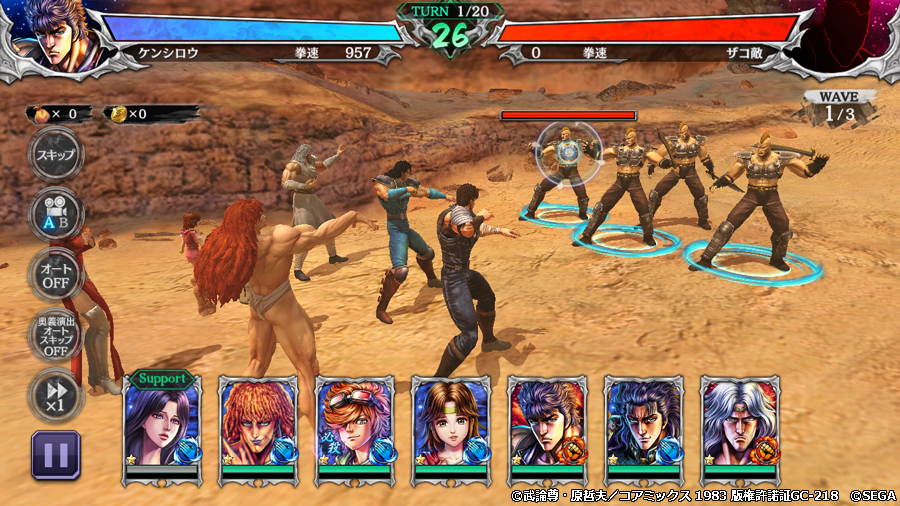Toggle the オート OFF auto-battle button

click(55, 273)
